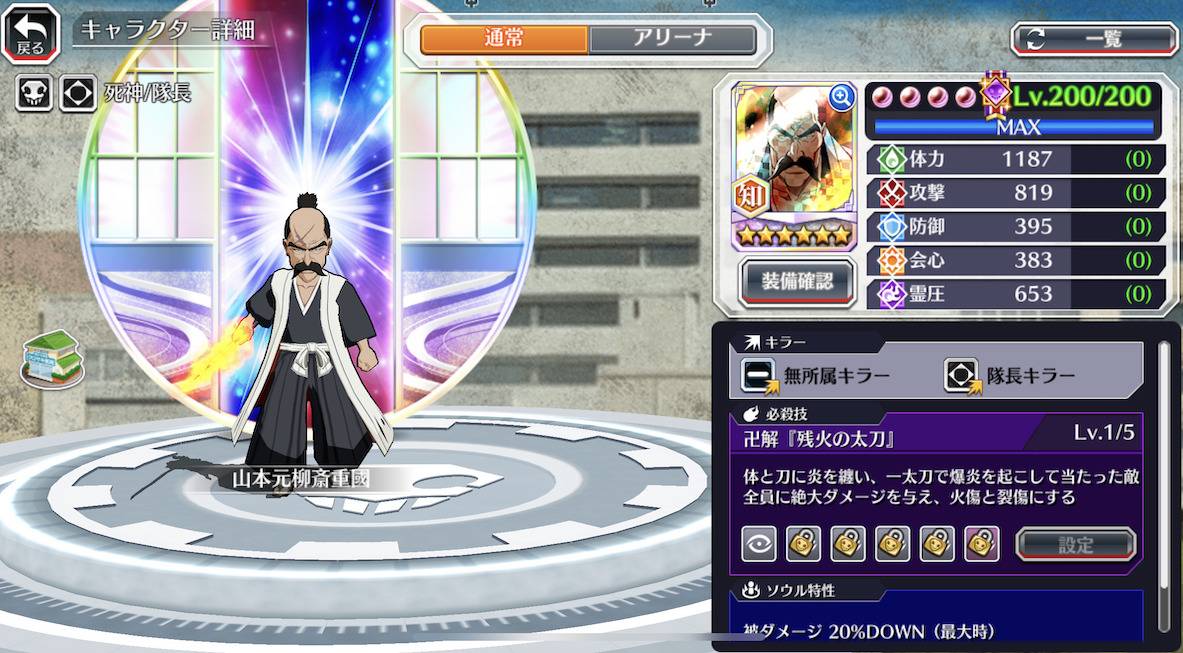Select the 隊長キラー killer trait
1183x653 pixels.
coord(1010,376)
